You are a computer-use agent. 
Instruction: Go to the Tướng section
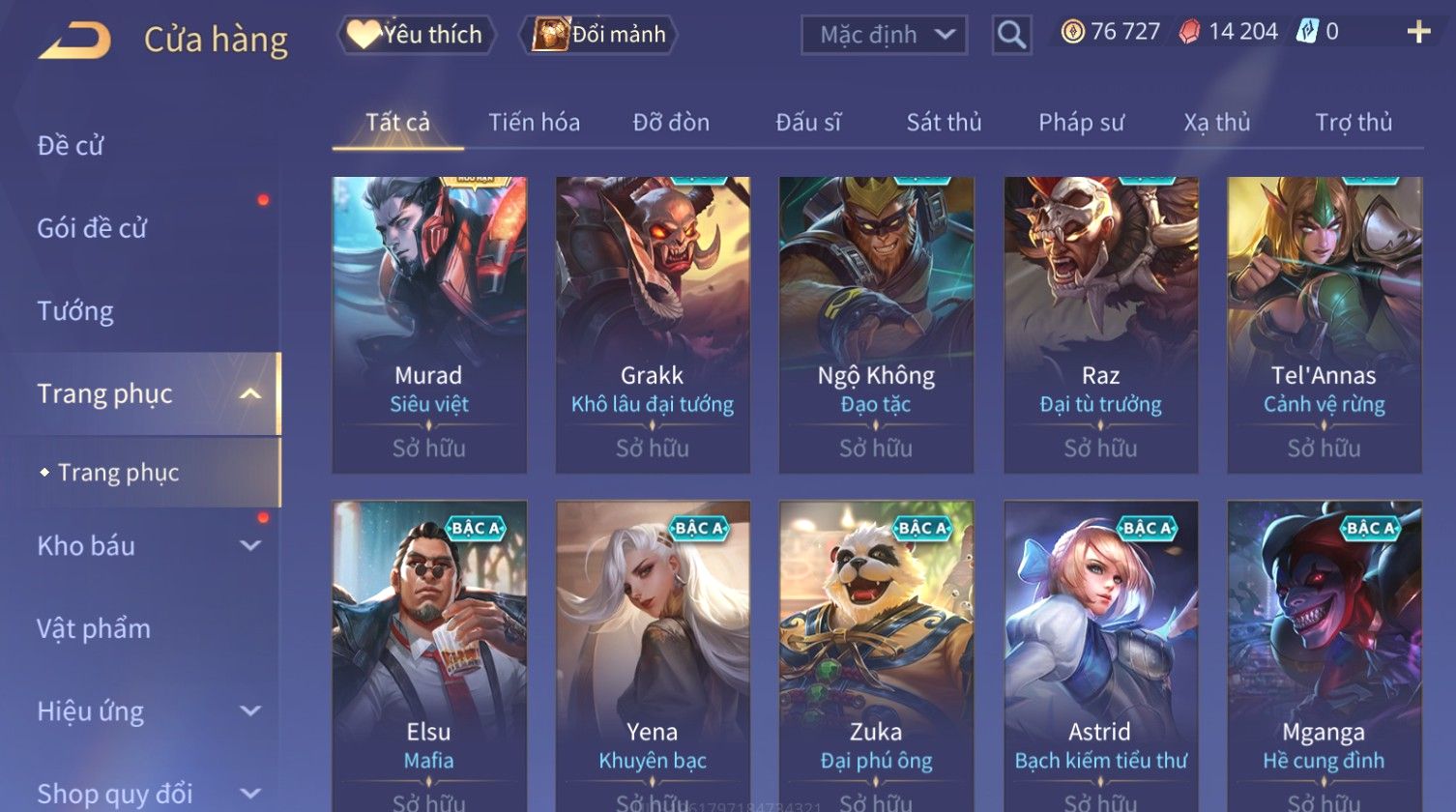[75, 311]
